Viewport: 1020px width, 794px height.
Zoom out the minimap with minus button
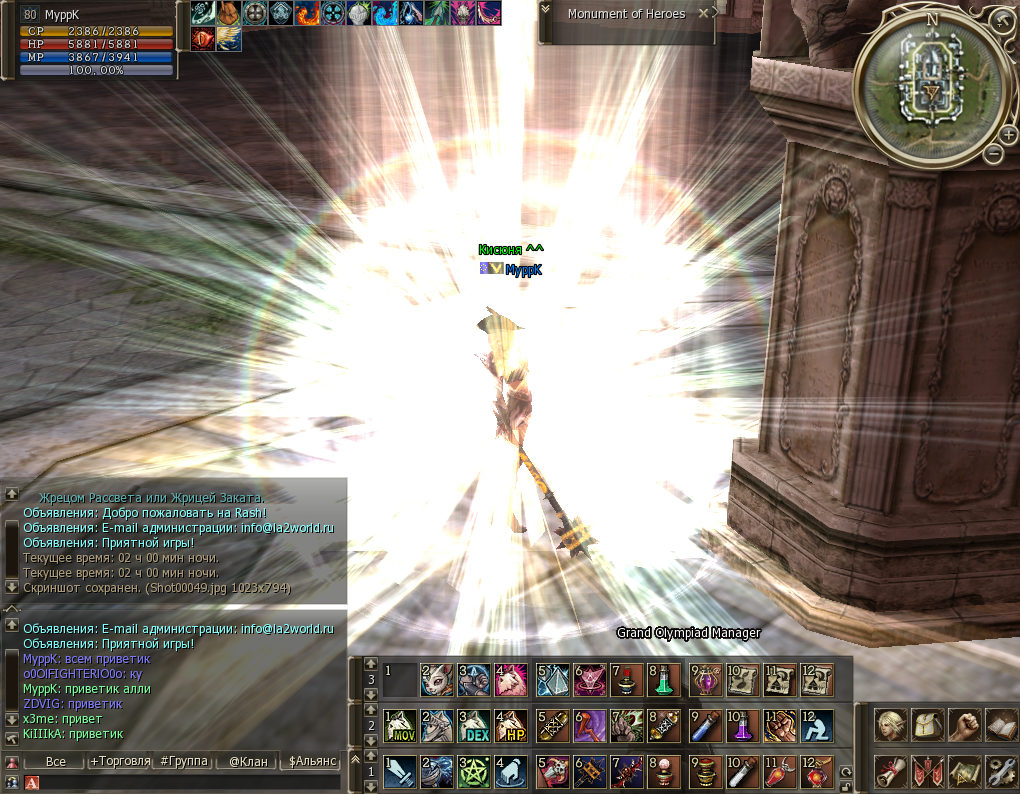[x=992, y=153]
